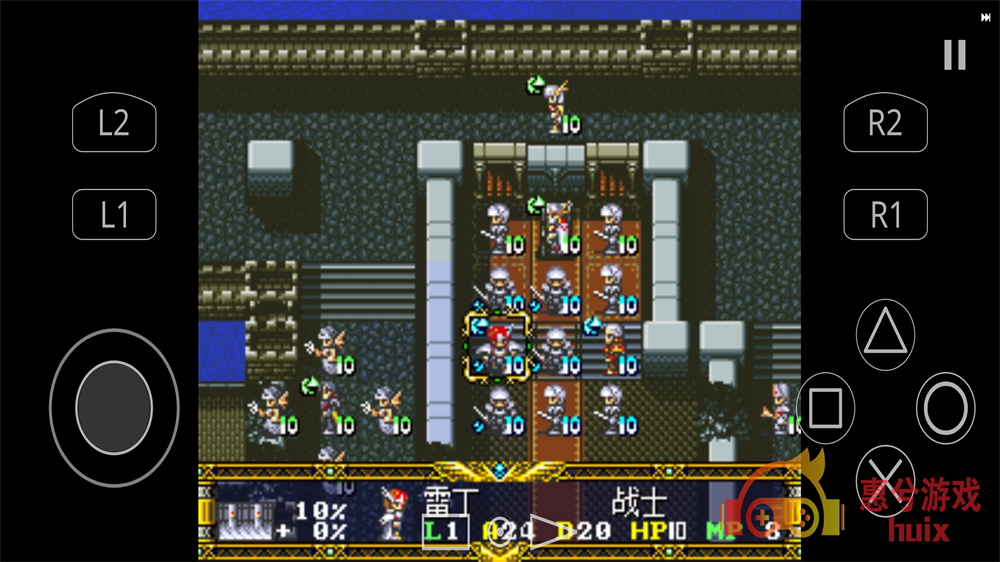Tap the L2 shoulder button
Viewport: 1000px width, 562px height.
(114, 123)
